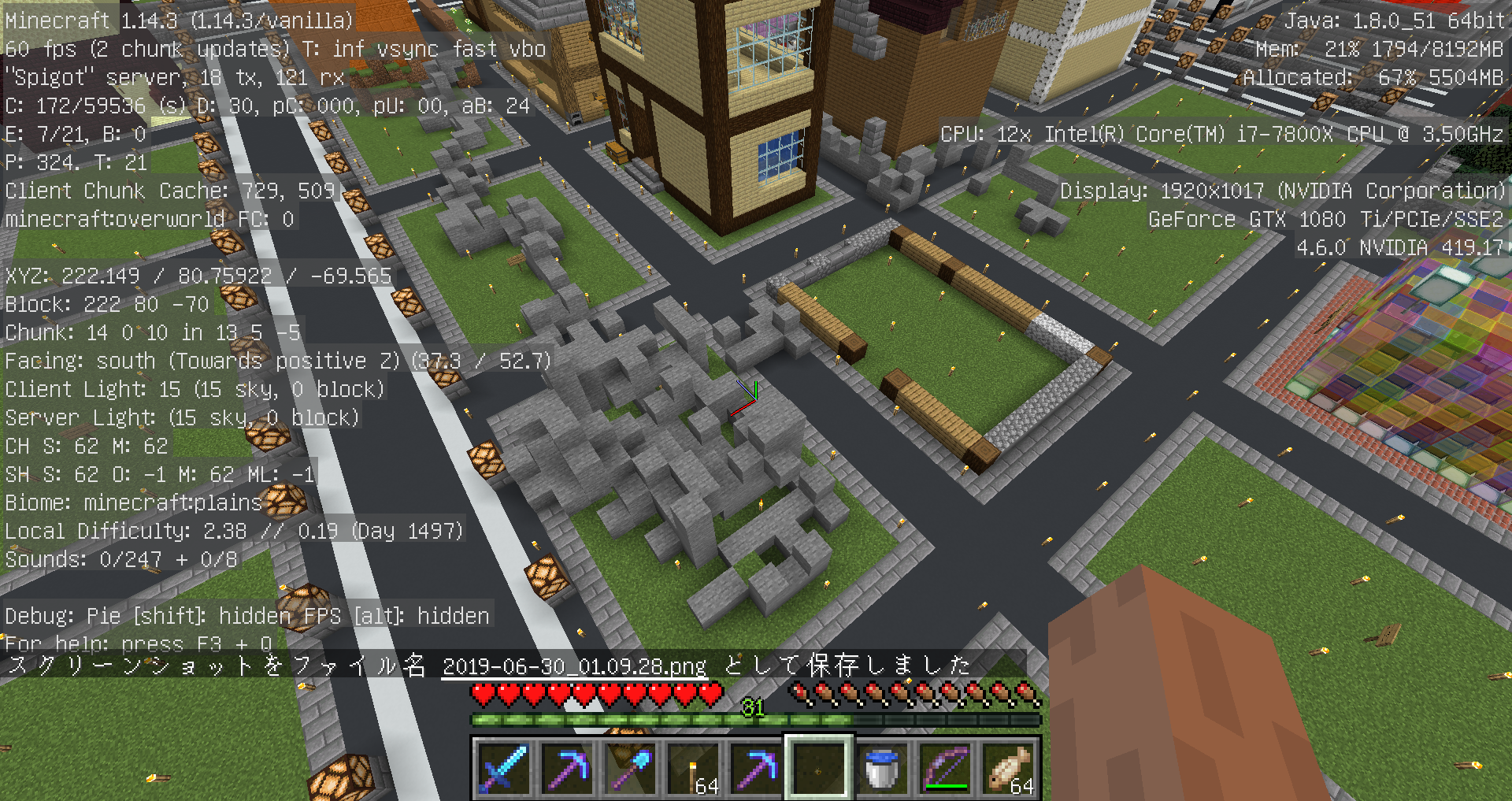Image resolution: width=1512 pixels, height=801 pixels.
Task: Select the water bucket slot
Action: tap(882, 768)
